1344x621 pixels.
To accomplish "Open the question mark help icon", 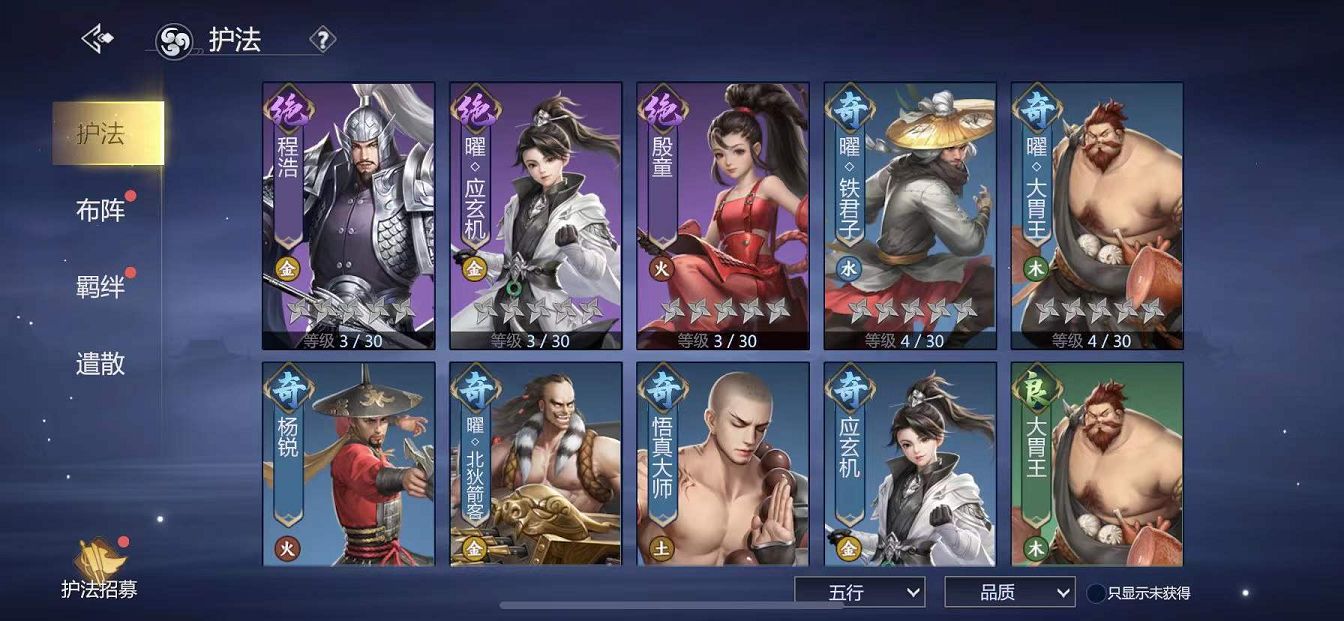I will [x=322, y=40].
